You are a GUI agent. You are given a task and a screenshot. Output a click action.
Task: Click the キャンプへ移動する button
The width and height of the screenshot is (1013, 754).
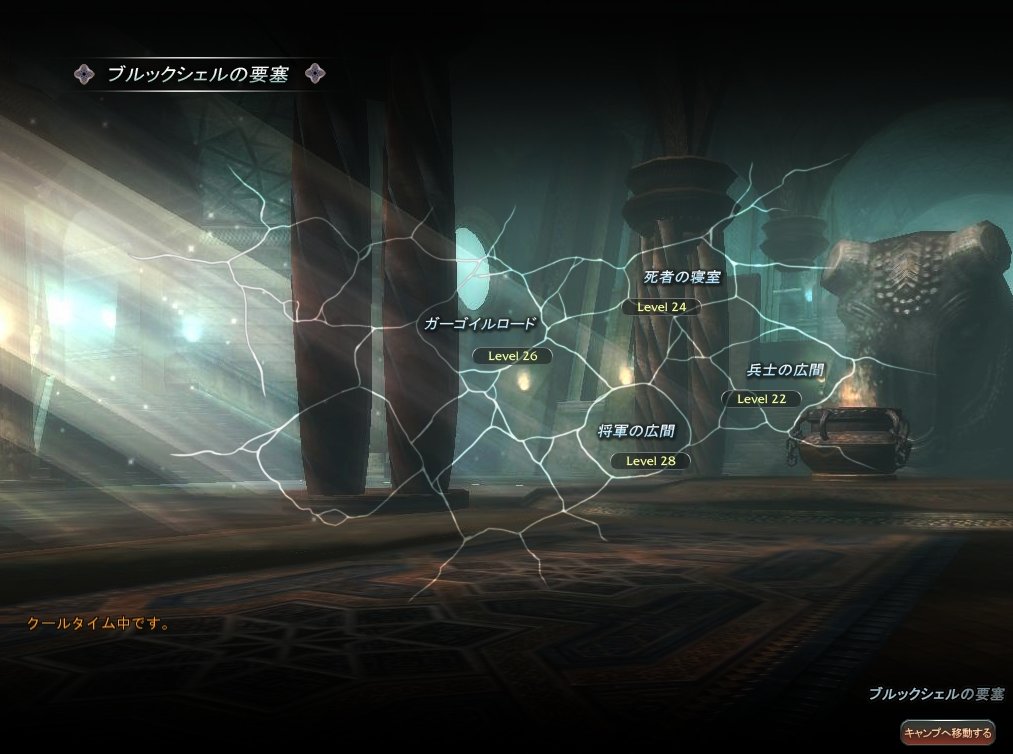pos(947,733)
